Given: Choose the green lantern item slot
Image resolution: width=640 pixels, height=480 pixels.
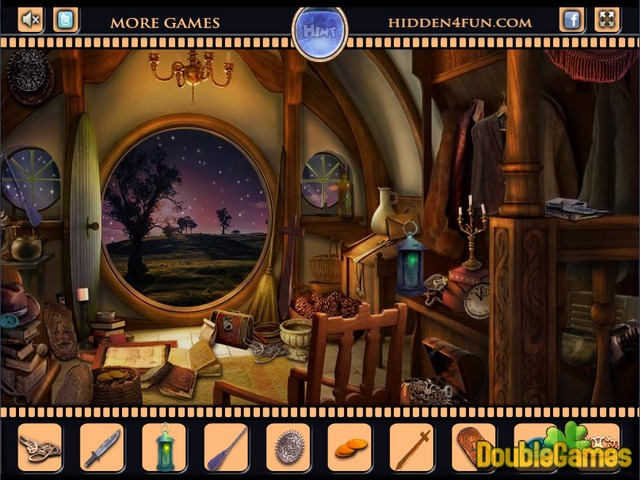Looking at the screenshot, I should point(164,446).
